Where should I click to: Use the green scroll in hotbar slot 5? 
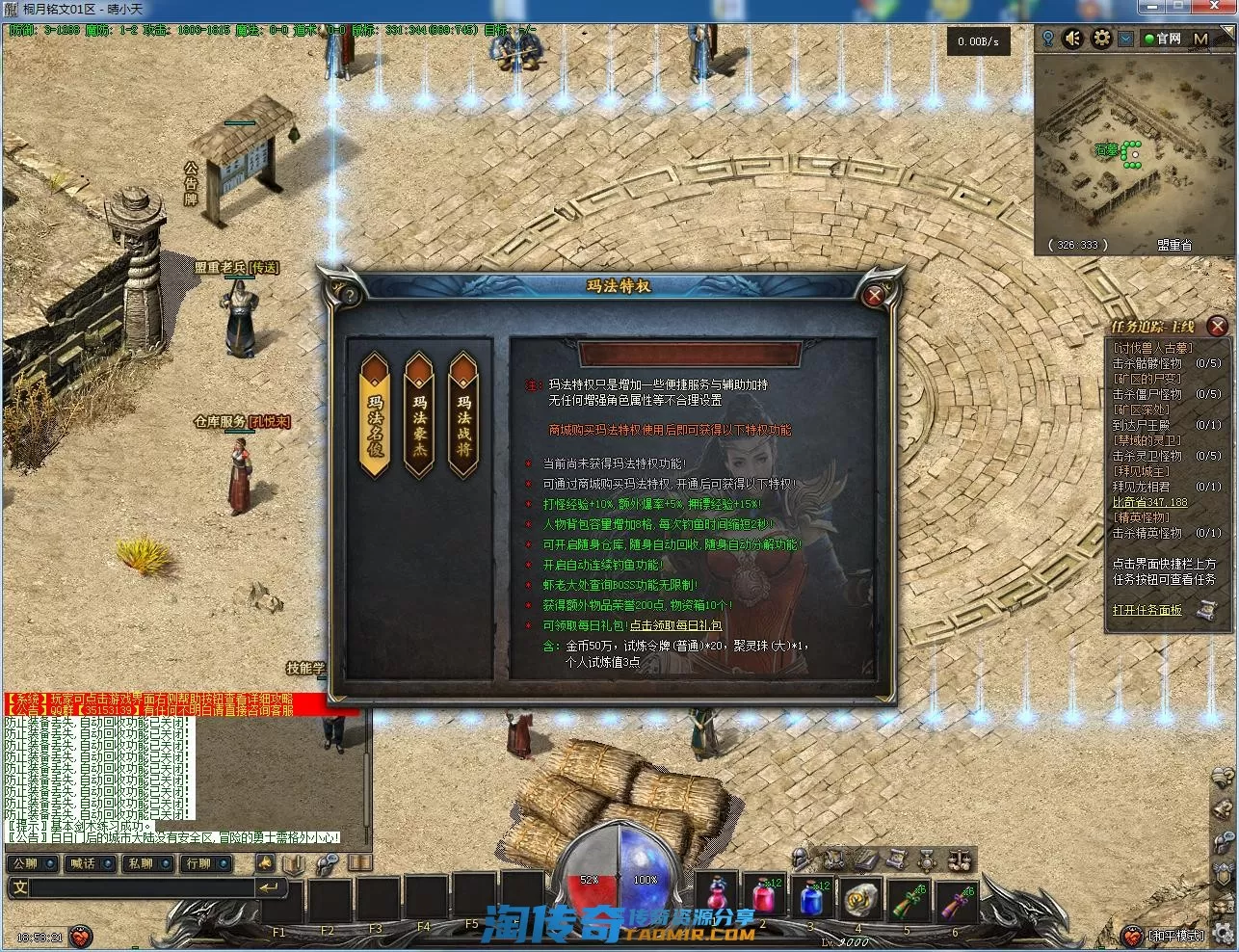click(906, 900)
